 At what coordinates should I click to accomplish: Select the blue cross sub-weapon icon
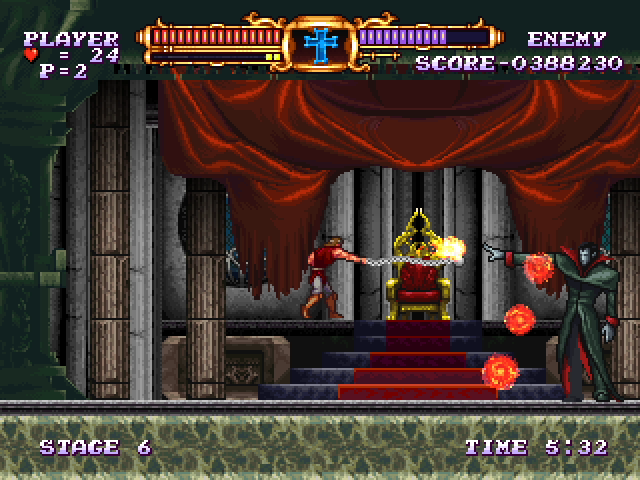coord(320,44)
